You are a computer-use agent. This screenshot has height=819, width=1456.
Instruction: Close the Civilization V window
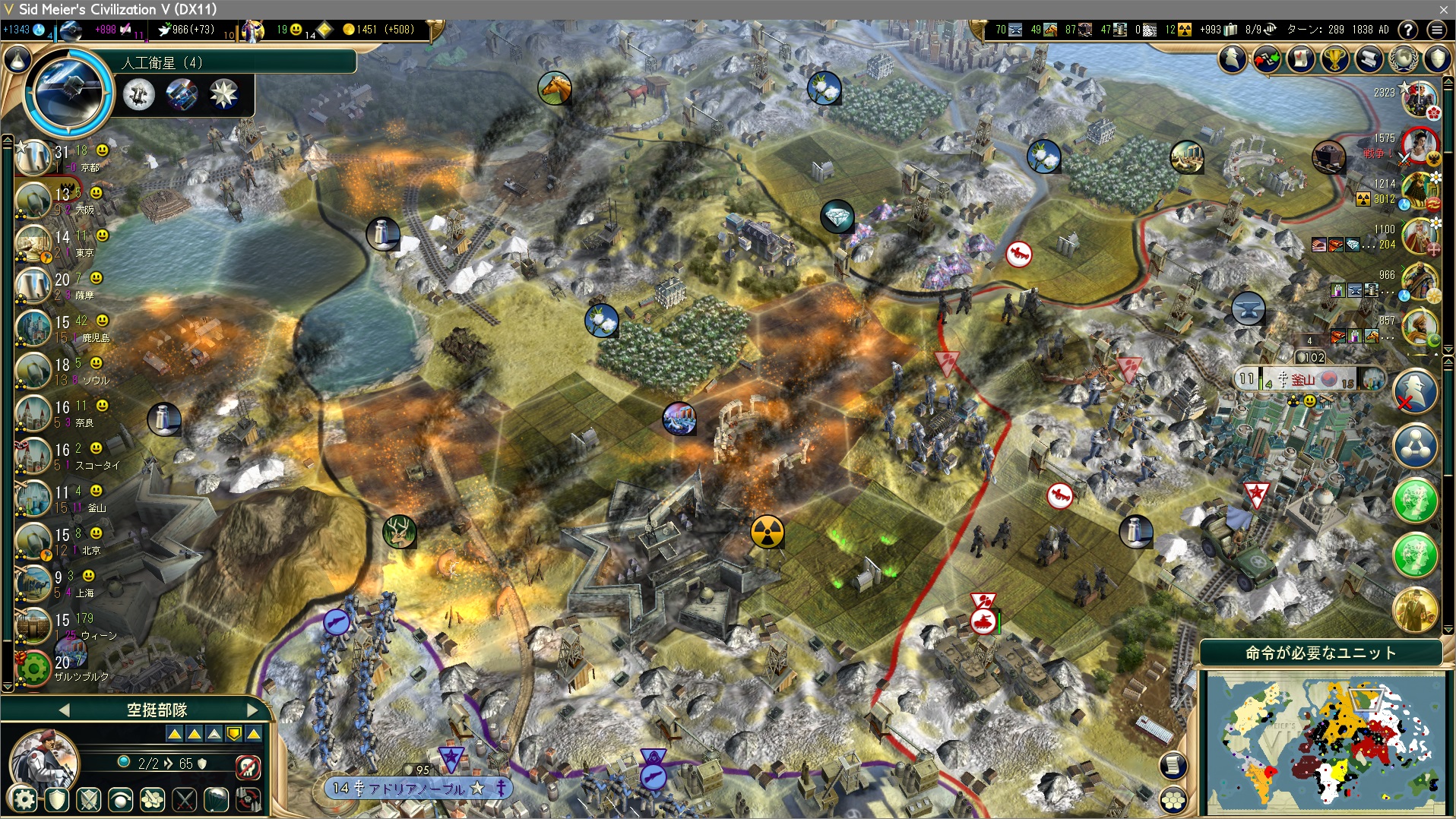(x=1444, y=9)
